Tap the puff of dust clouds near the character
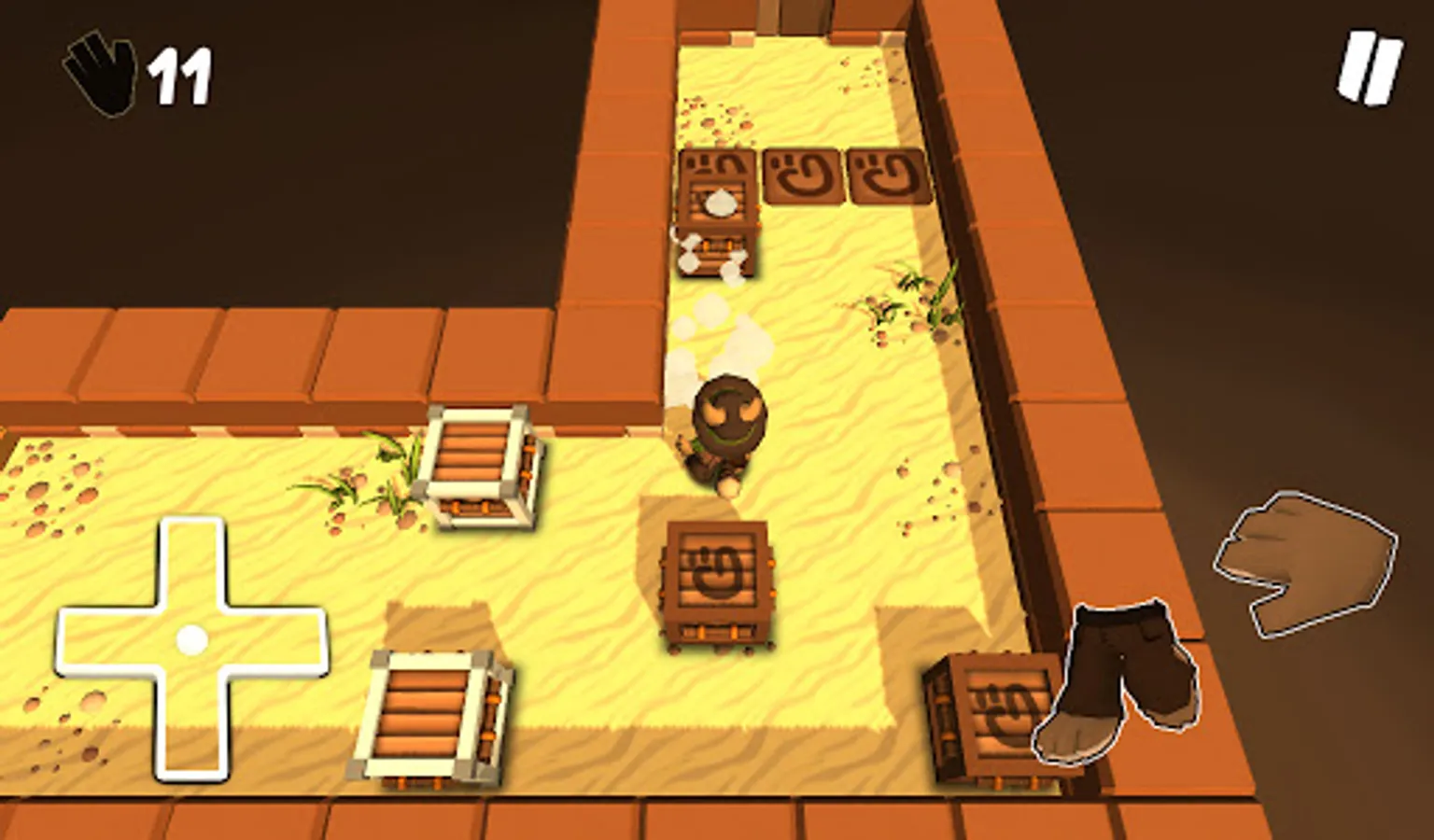Viewport: 1434px width, 840px height. click(719, 336)
